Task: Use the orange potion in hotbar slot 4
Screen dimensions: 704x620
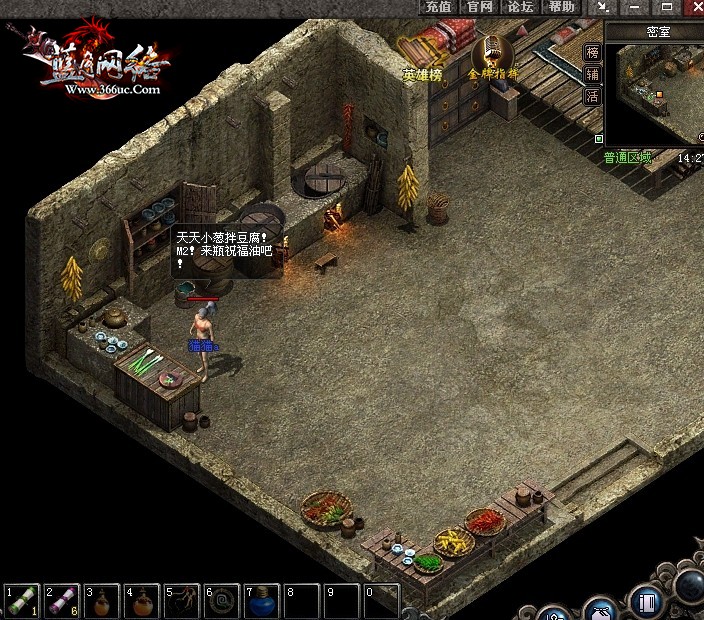Action: 141,601
